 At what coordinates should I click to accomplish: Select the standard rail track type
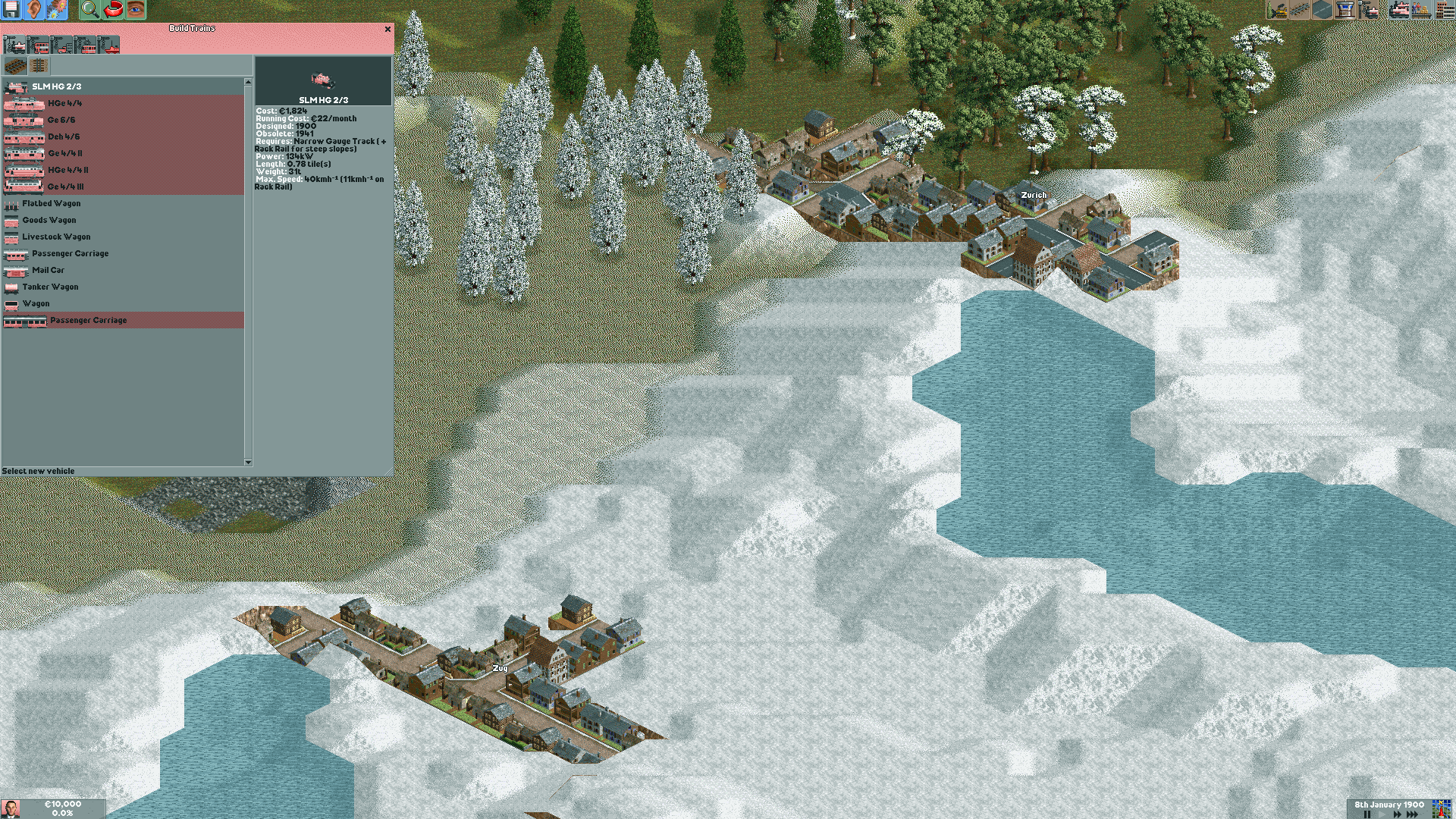click(15, 65)
